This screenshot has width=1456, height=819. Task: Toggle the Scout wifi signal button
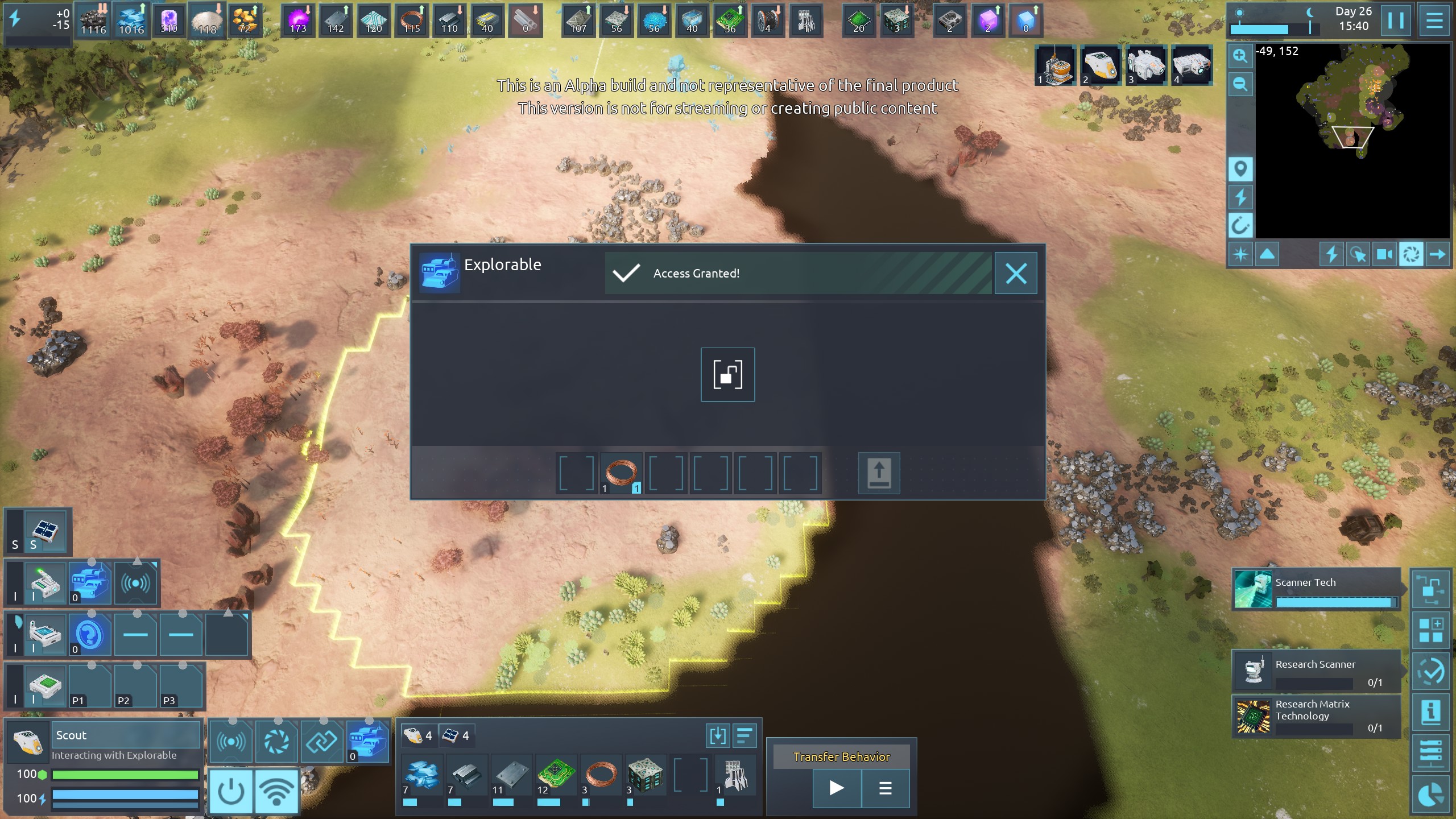[x=276, y=791]
